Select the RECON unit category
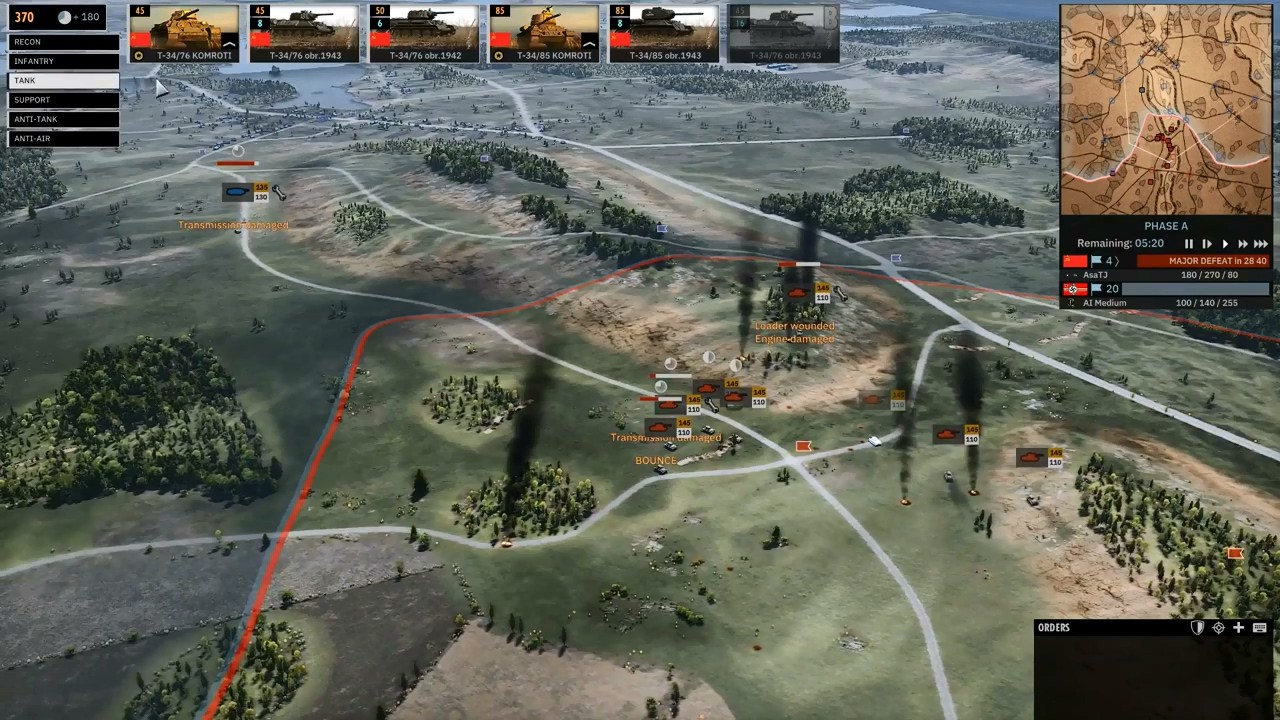 (63, 42)
